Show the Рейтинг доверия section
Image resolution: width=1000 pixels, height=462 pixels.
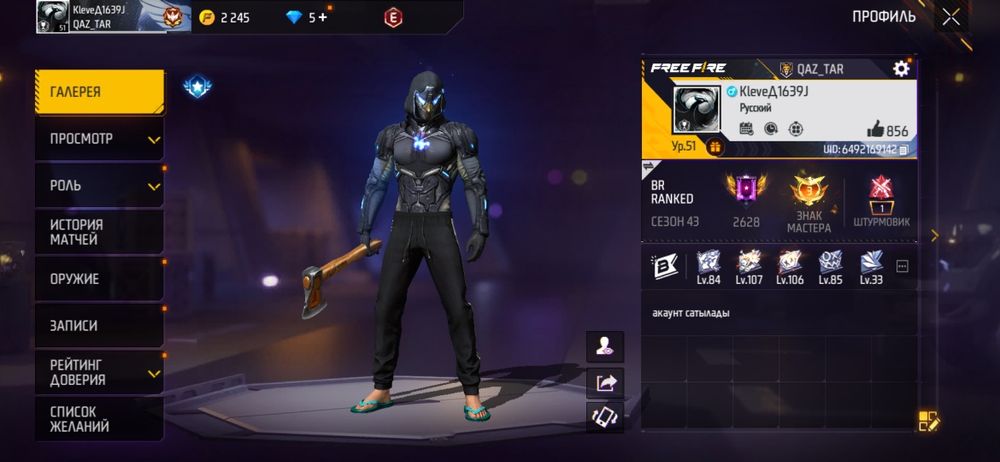tap(99, 372)
